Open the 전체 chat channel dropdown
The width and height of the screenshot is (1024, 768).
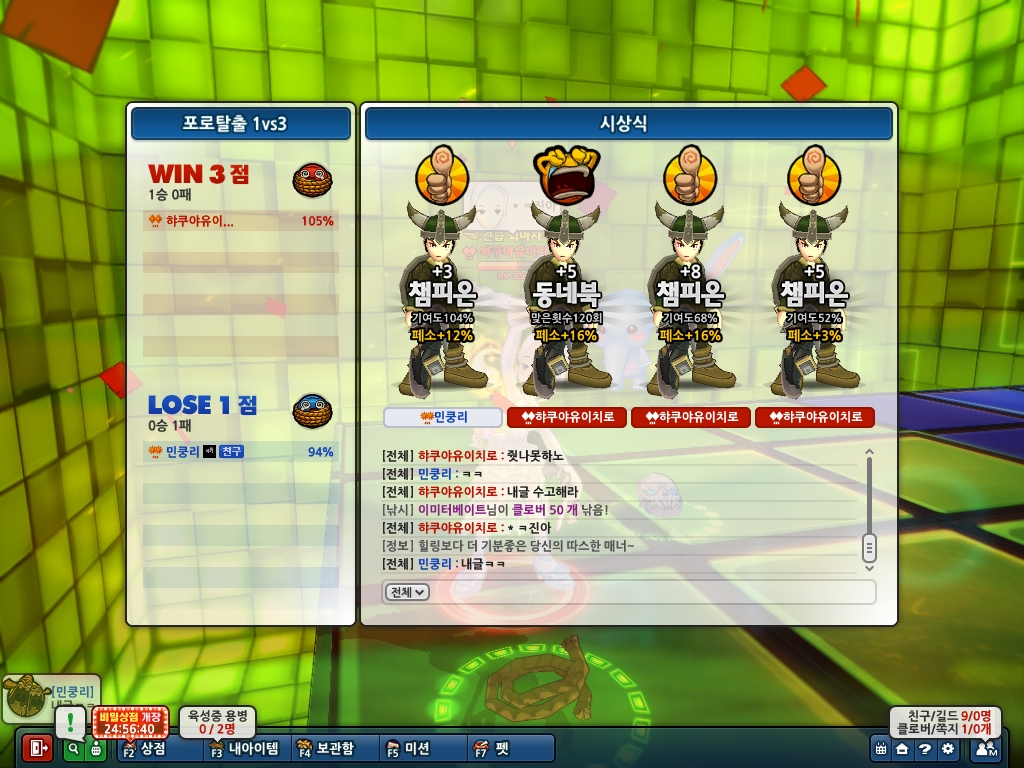(407, 592)
